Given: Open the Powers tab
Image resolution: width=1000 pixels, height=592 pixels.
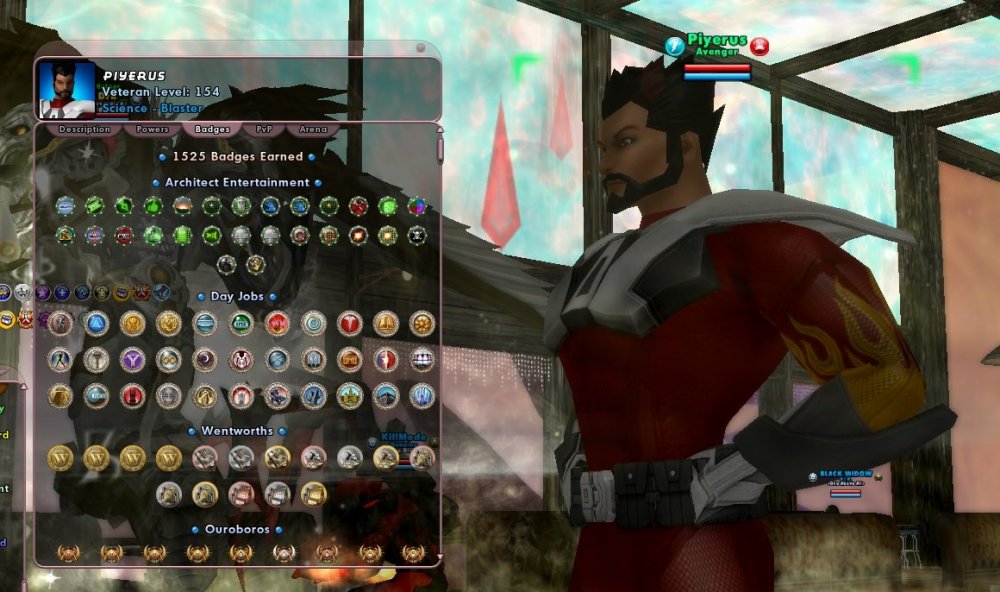Looking at the screenshot, I should (x=152, y=129).
